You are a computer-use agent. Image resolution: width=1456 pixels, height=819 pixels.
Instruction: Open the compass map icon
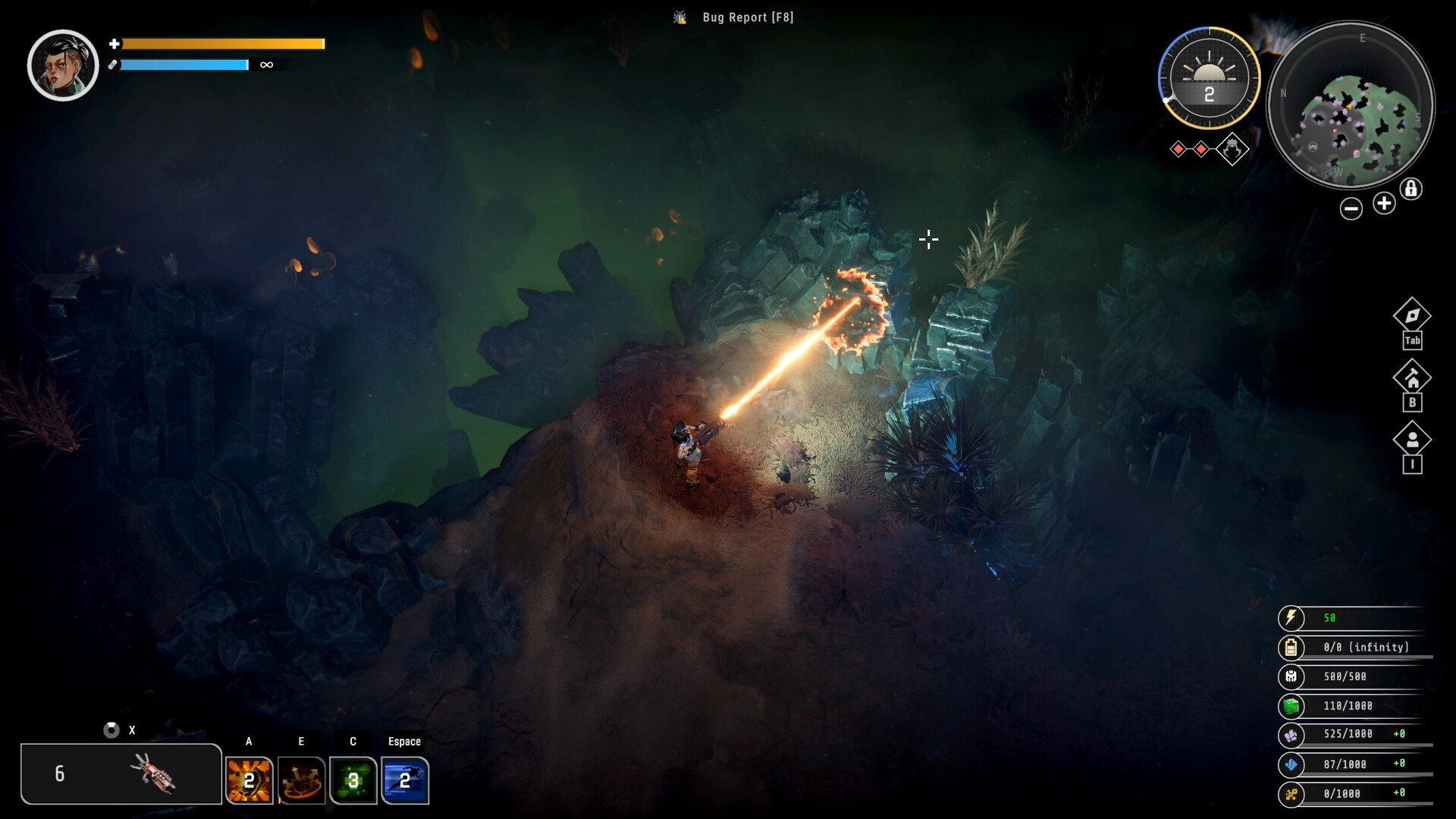tap(1412, 315)
